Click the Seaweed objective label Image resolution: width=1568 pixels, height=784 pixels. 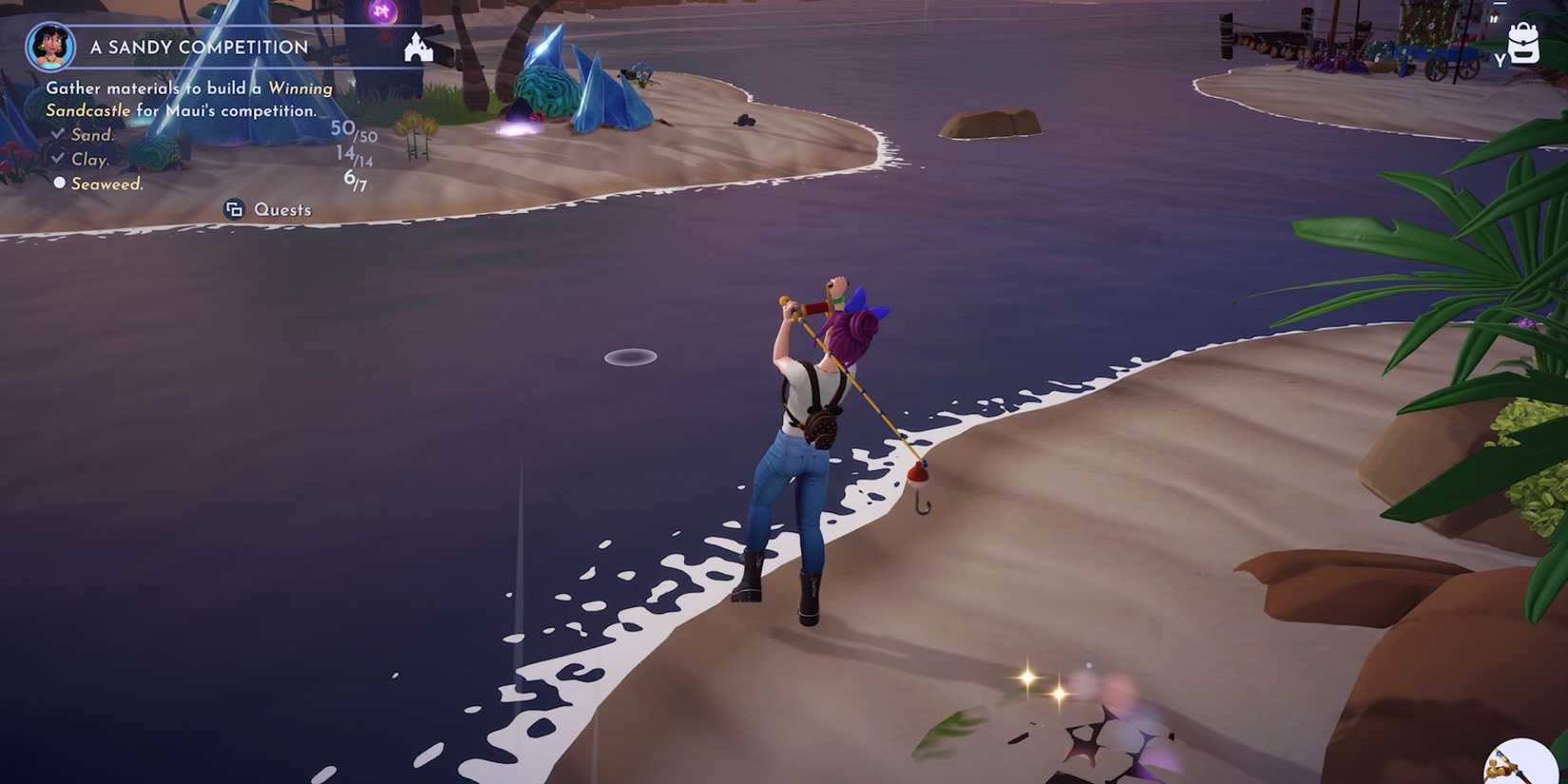(x=106, y=182)
